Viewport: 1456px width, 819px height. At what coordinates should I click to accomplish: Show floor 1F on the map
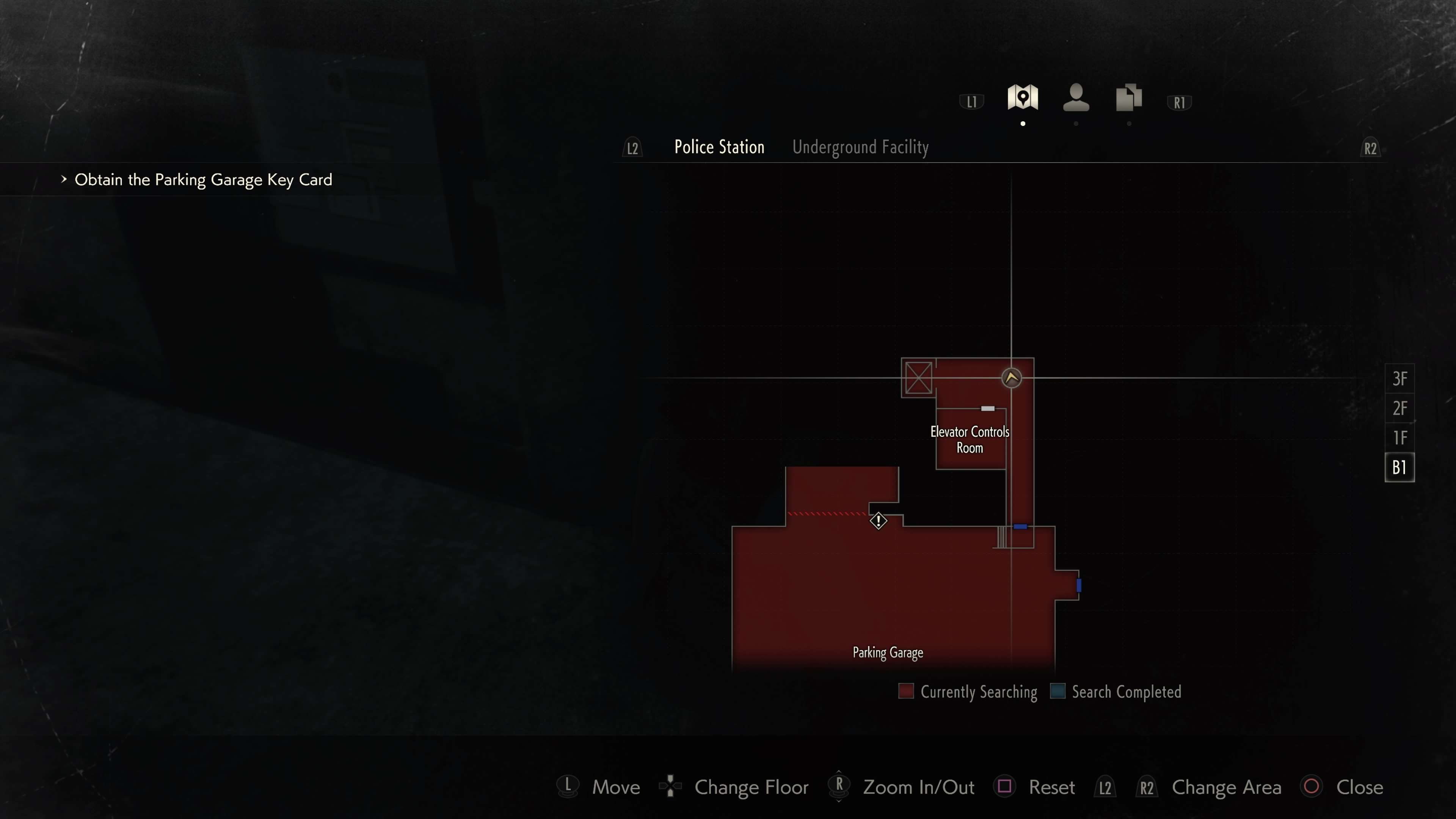point(1400,438)
